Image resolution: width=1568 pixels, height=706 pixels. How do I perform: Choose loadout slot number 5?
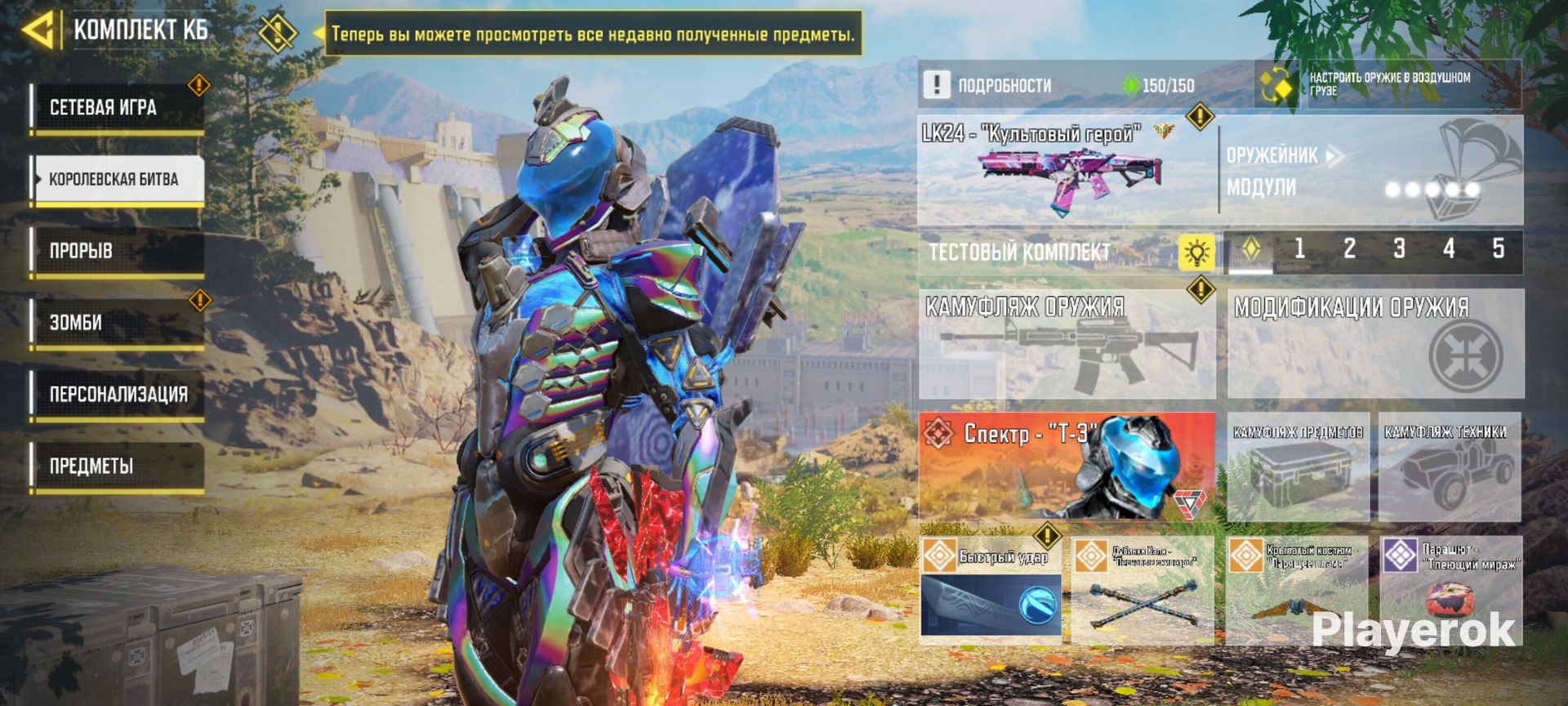(x=1498, y=249)
